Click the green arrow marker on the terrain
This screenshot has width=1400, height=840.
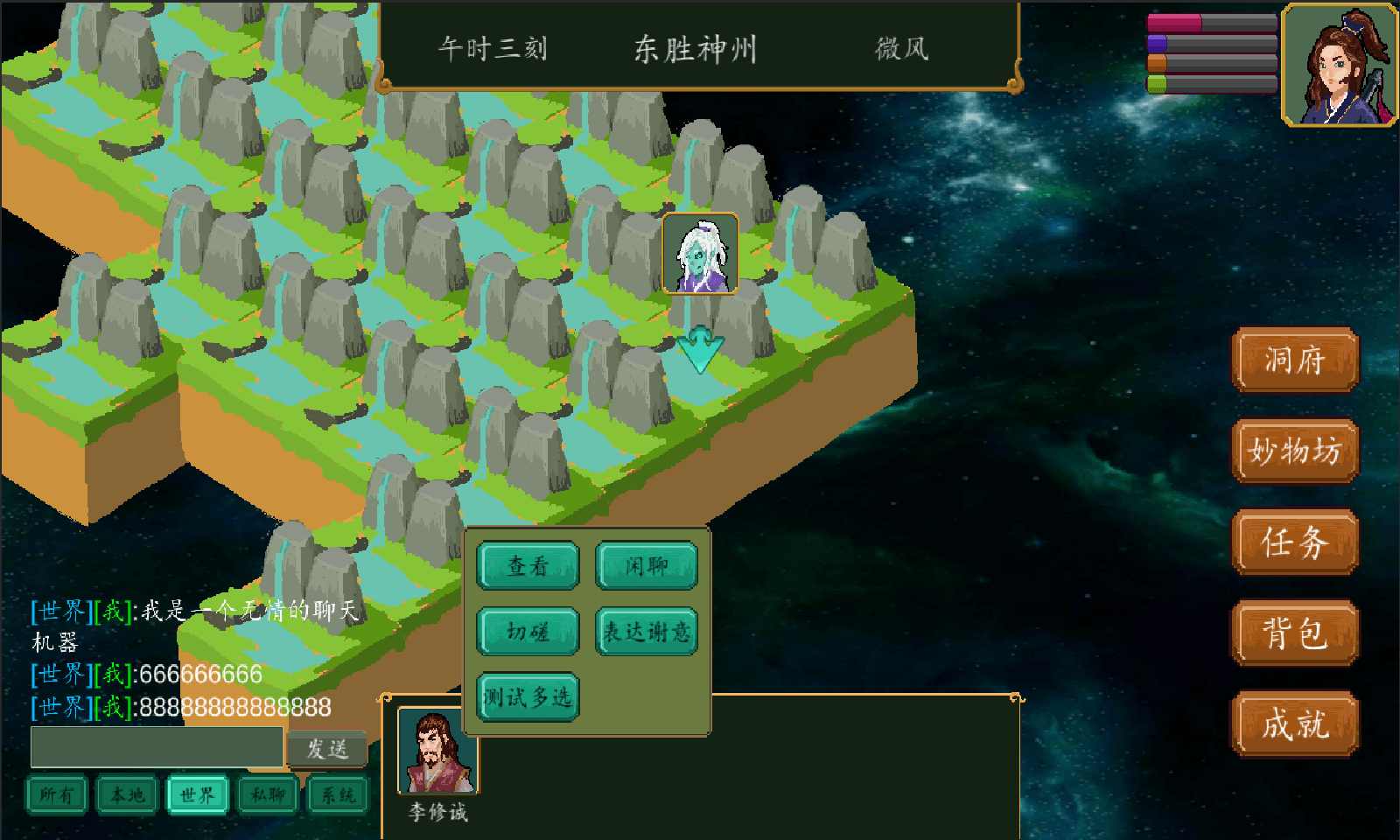coord(697,347)
